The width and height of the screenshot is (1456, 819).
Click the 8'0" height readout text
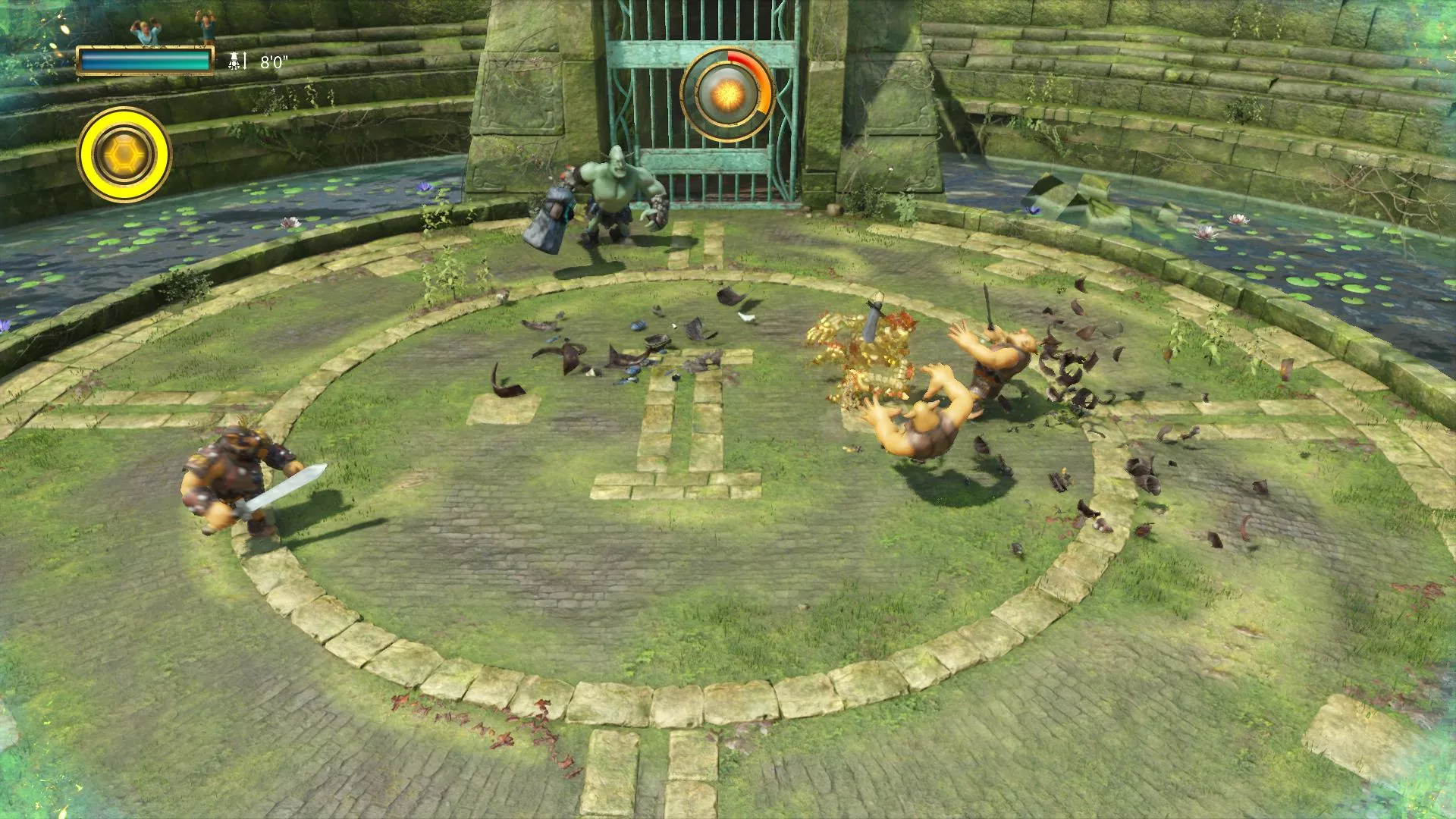pyautogui.click(x=273, y=61)
